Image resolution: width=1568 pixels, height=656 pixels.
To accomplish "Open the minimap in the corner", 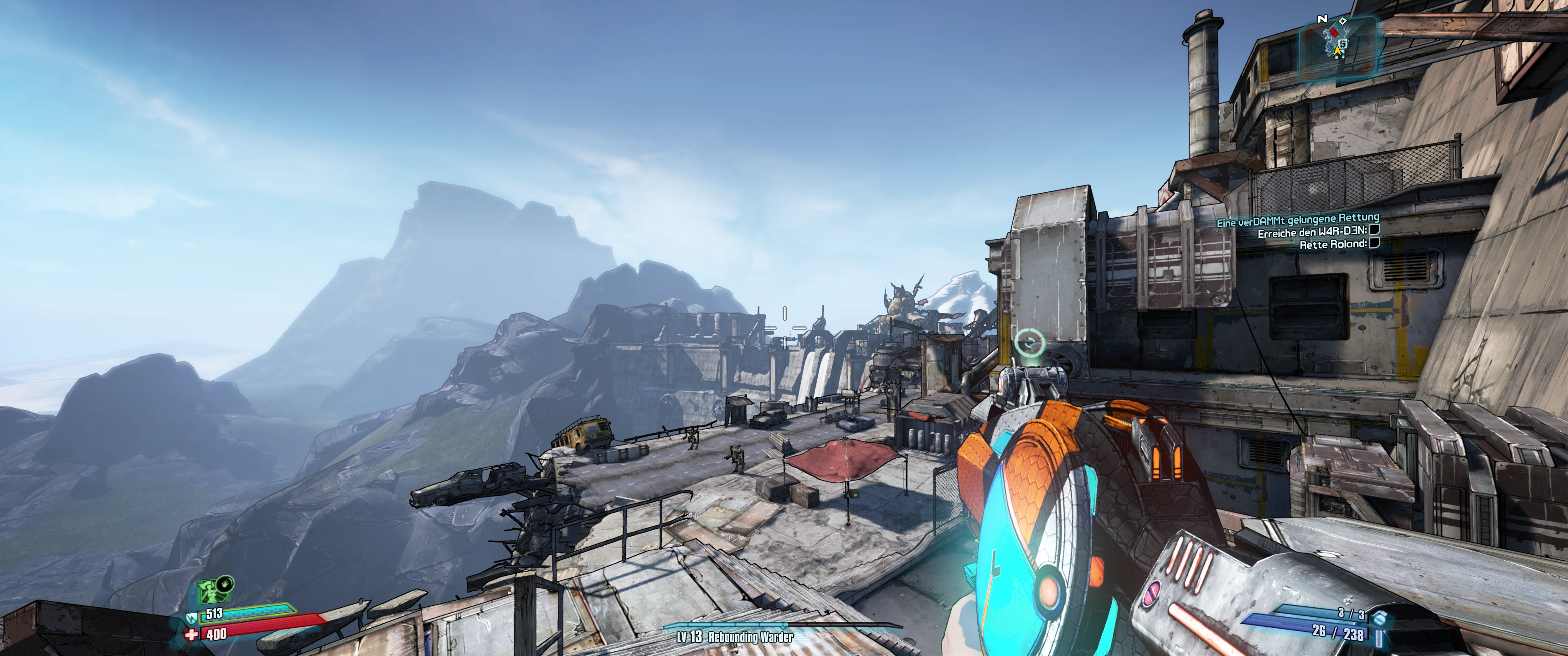I will coord(1338,47).
